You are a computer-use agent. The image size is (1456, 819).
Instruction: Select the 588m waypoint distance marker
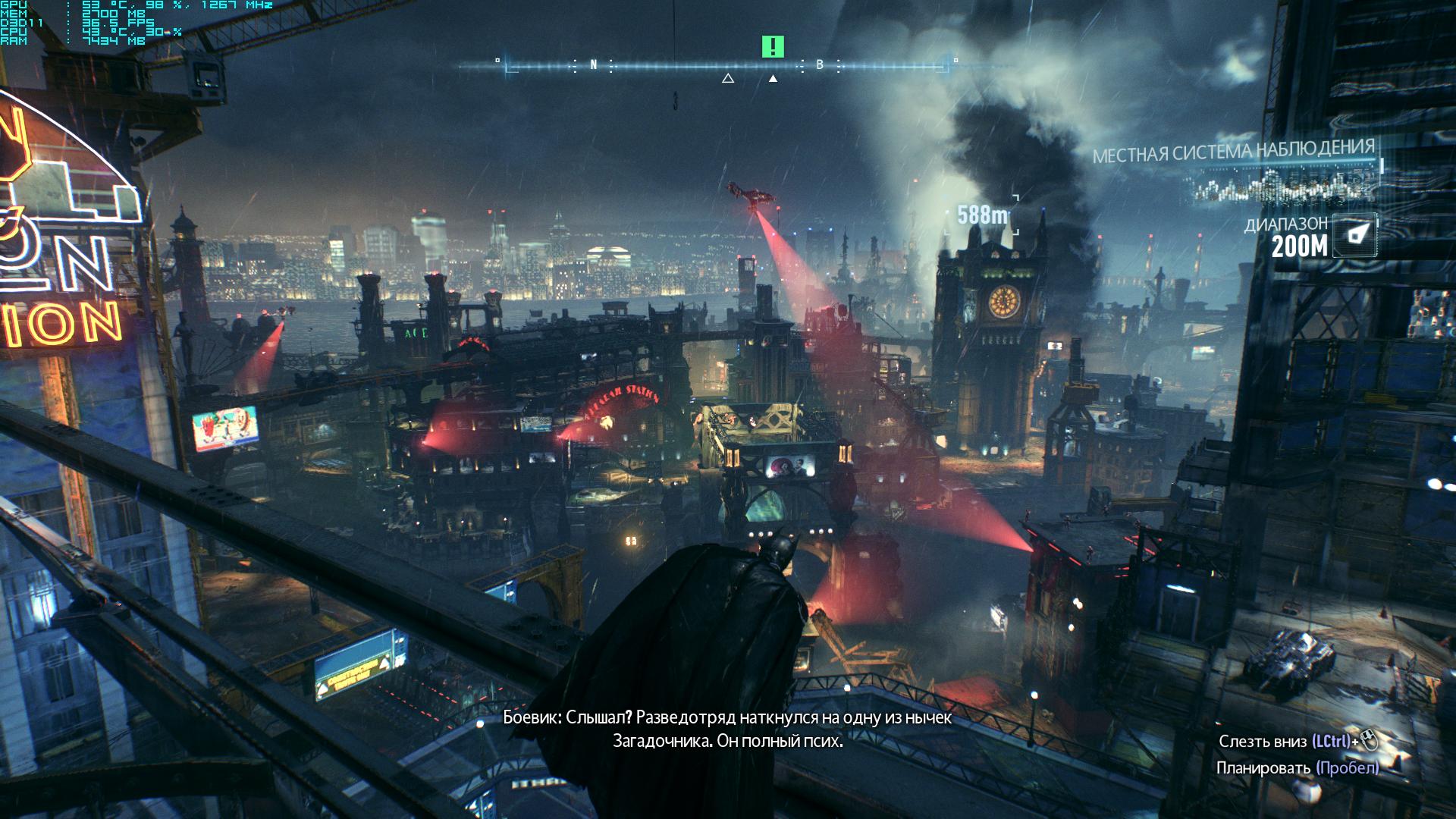pyautogui.click(x=982, y=216)
